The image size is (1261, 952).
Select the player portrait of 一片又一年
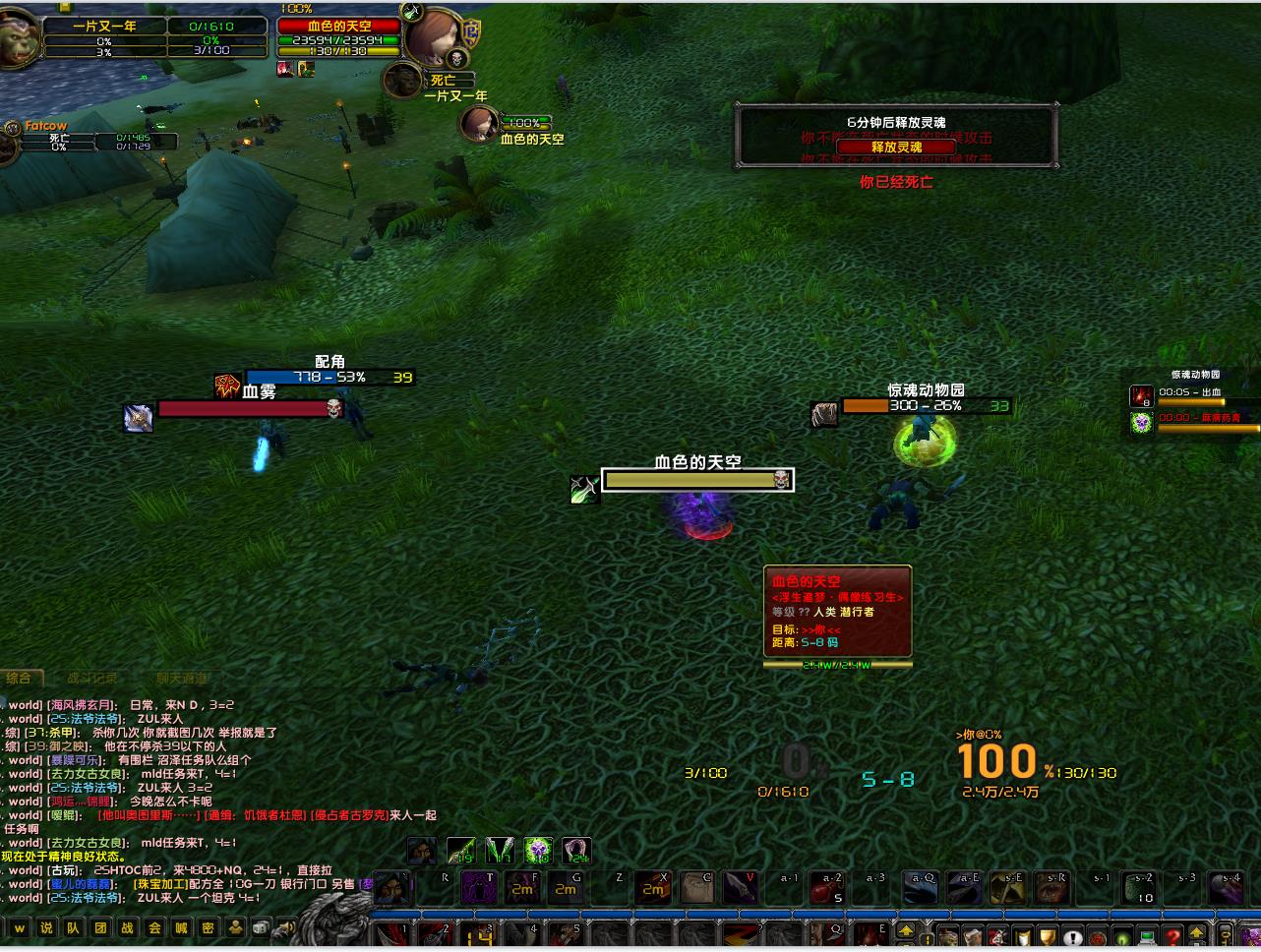click(18, 39)
